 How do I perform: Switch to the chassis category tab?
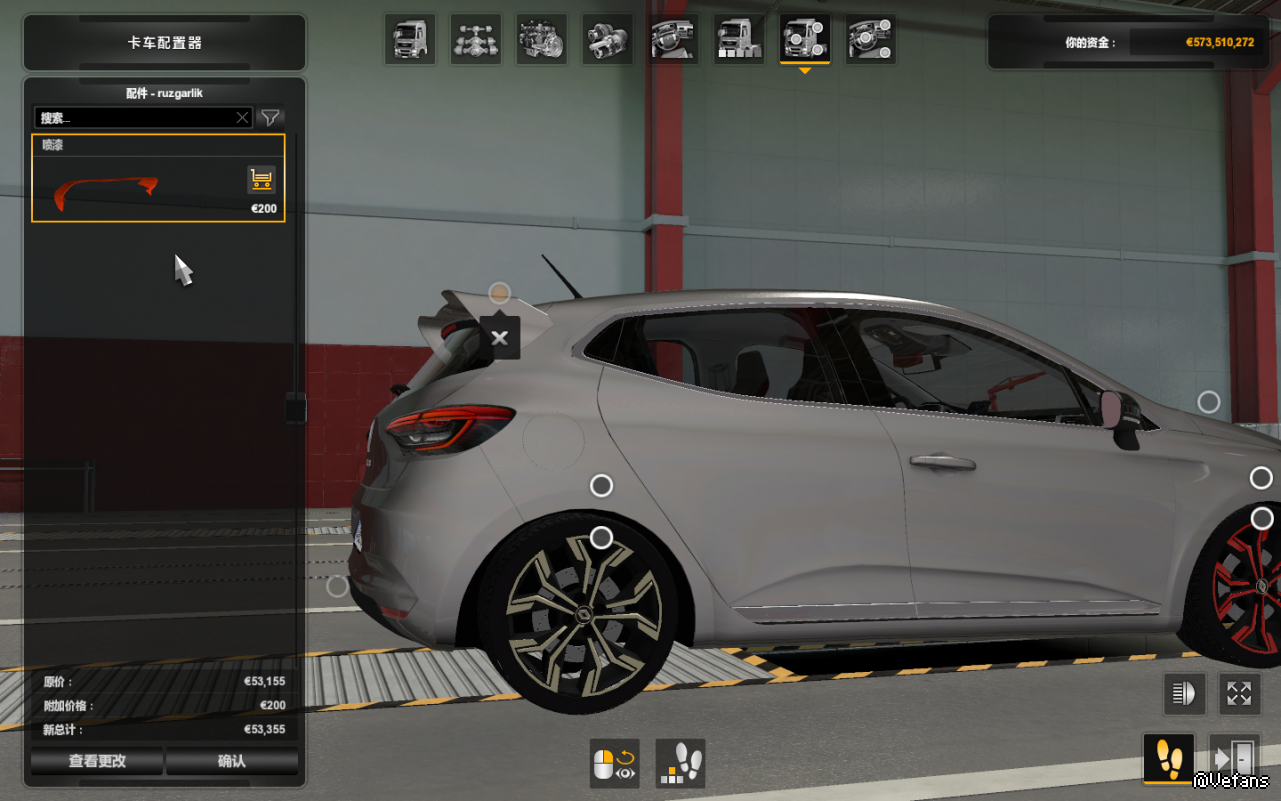(x=475, y=40)
